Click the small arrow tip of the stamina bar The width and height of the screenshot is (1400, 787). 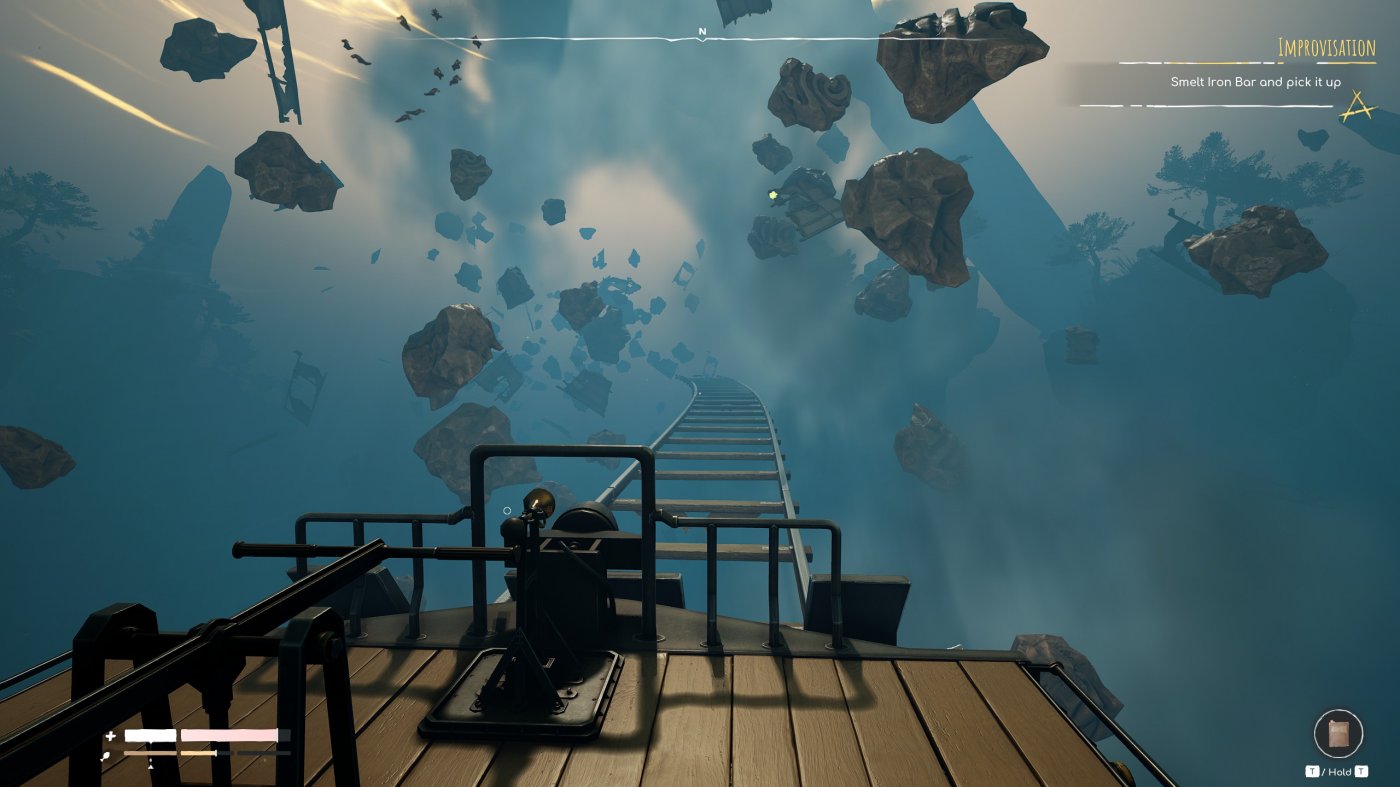[151, 766]
